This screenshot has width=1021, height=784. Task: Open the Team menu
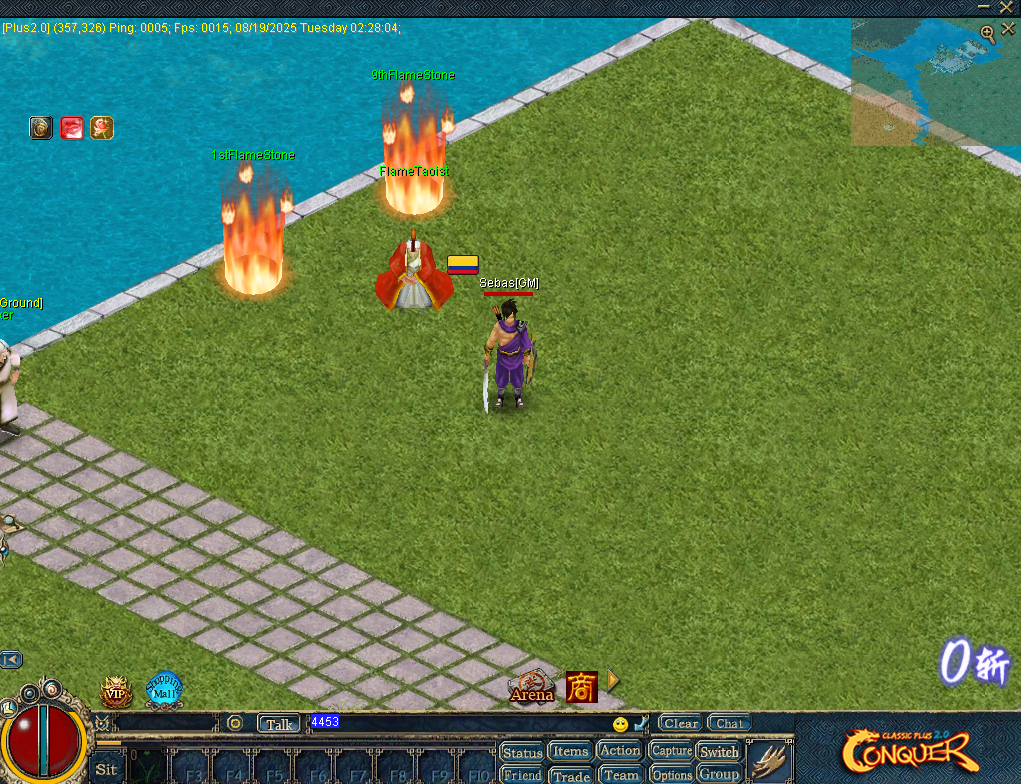(620, 775)
